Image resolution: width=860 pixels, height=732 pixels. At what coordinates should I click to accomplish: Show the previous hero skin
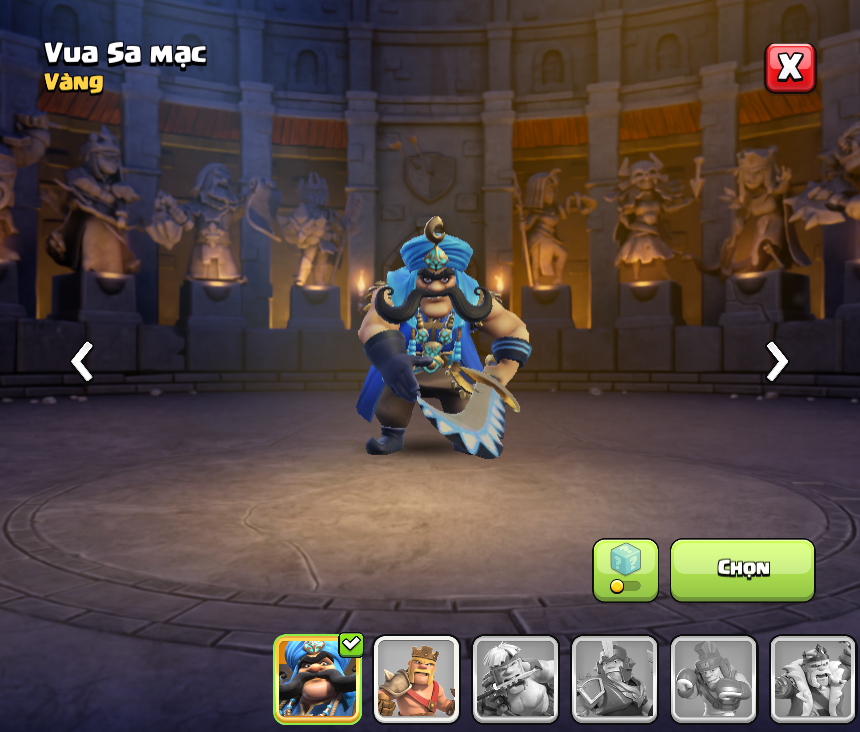pos(82,361)
